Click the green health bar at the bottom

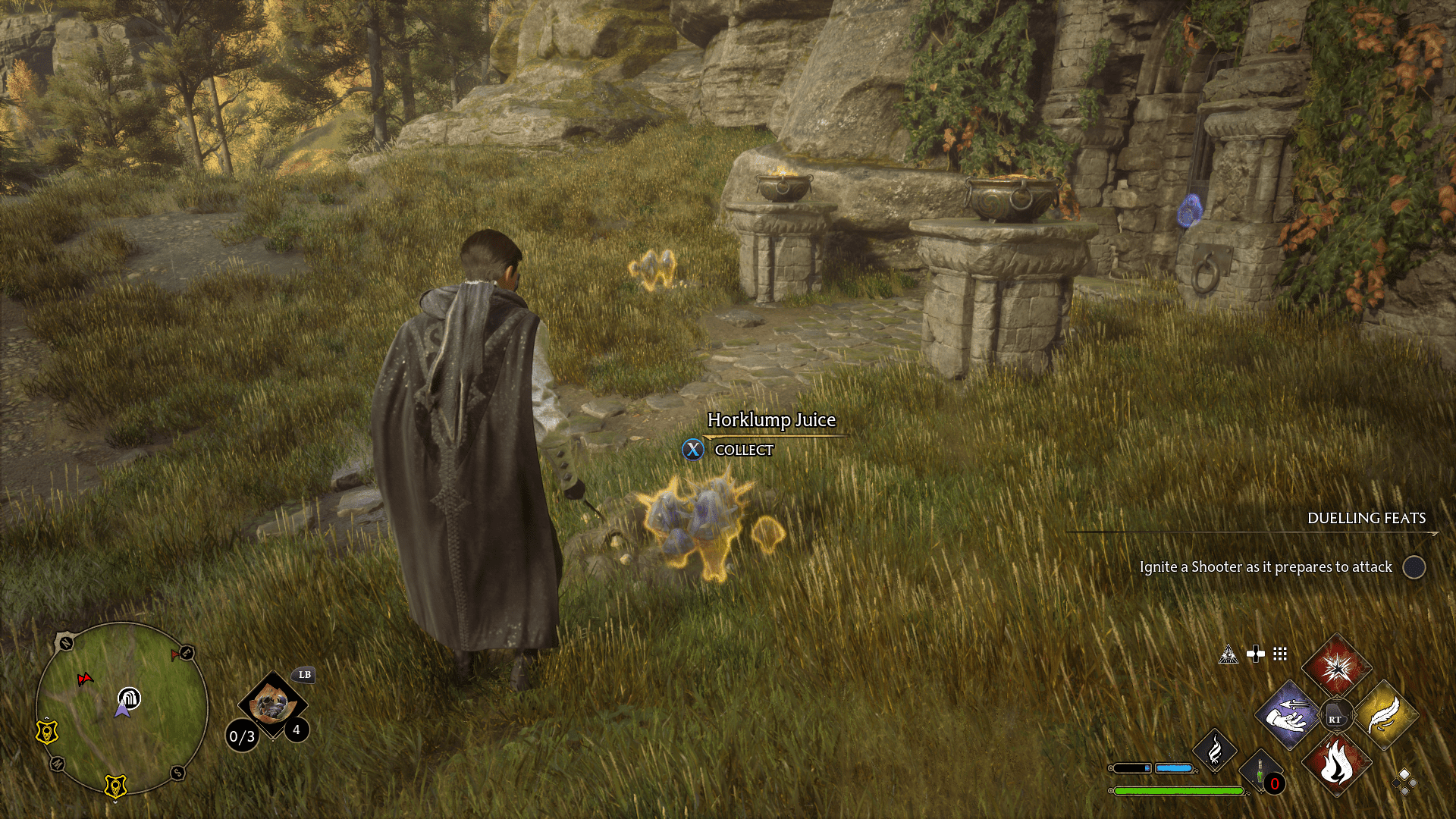click(x=1180, y=790)
